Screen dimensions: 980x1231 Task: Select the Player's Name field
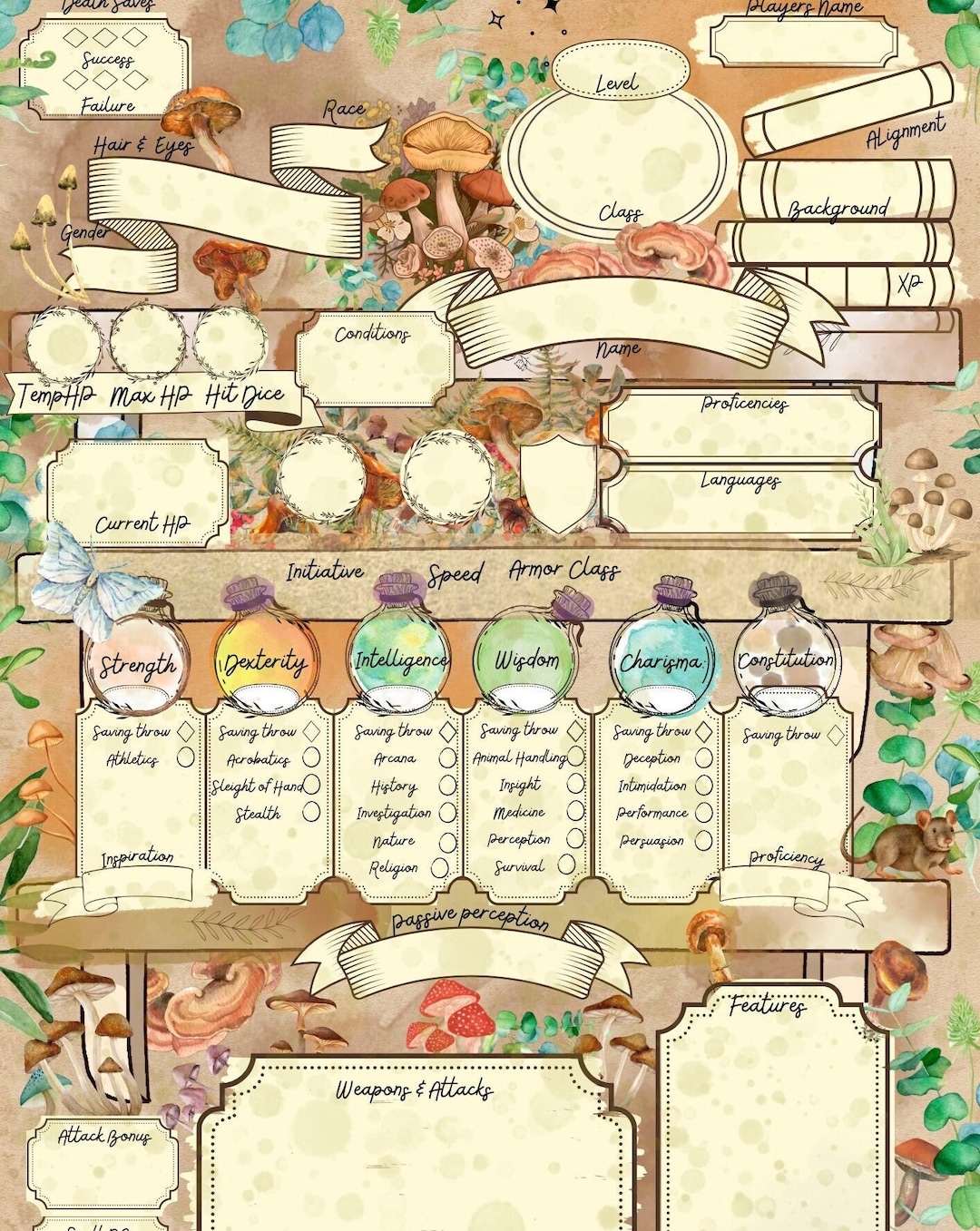pyautogui.click(x=802, y=42)
